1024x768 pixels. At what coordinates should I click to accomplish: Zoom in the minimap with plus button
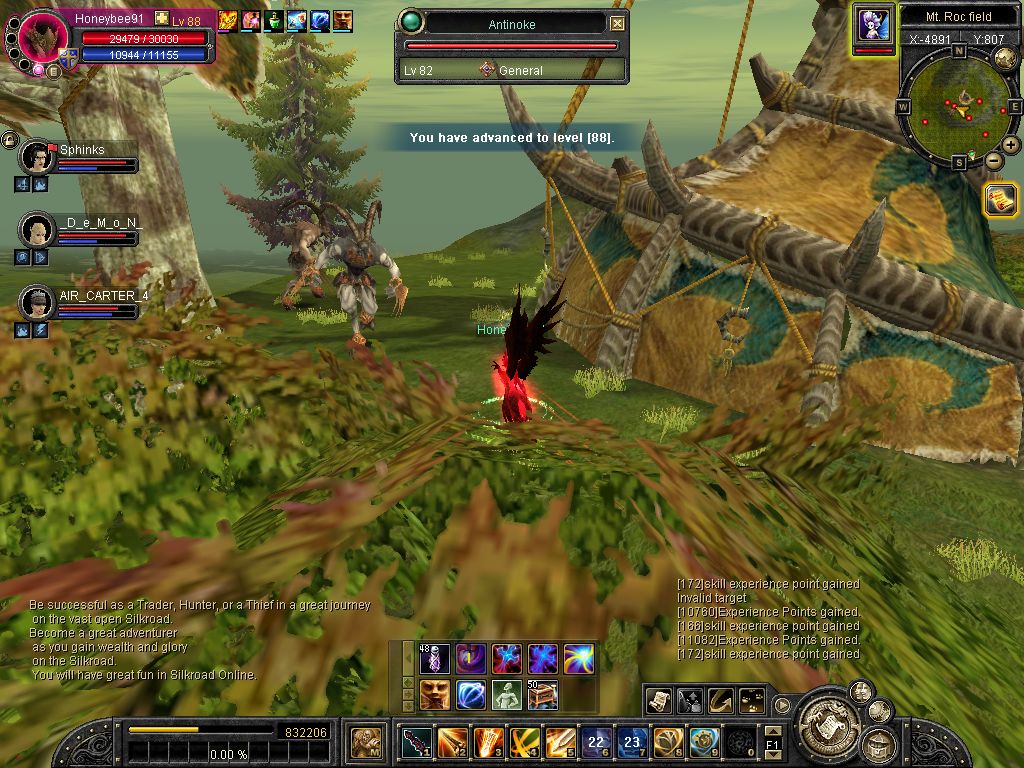tap(1011, 145)
